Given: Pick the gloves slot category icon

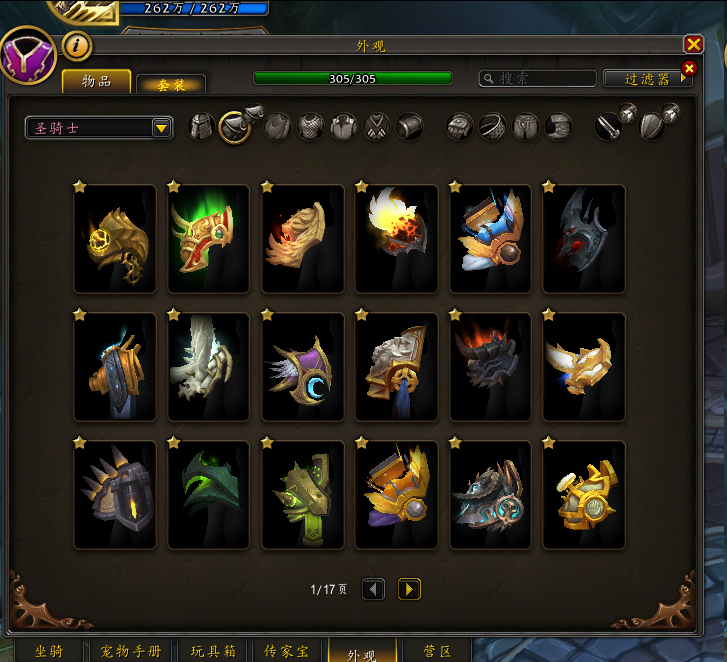Looking at the screenshot, I should (x=459, y=127).
